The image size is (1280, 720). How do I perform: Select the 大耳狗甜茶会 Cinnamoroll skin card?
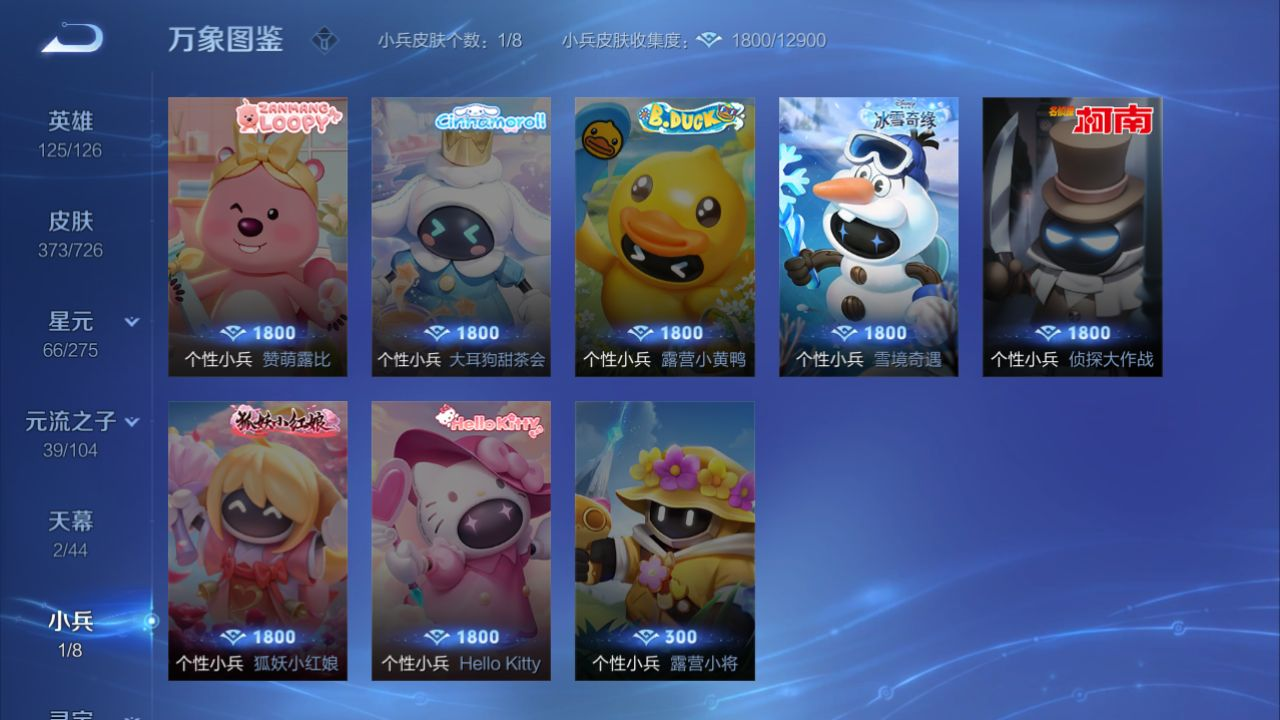point(461,236)
